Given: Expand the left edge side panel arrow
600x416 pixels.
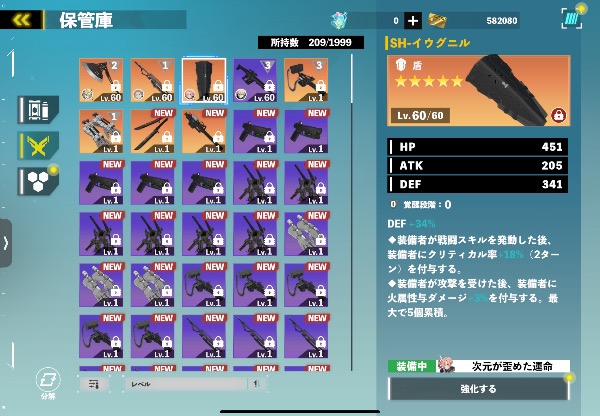Looking at the screenshot, I should pos(6,242).
